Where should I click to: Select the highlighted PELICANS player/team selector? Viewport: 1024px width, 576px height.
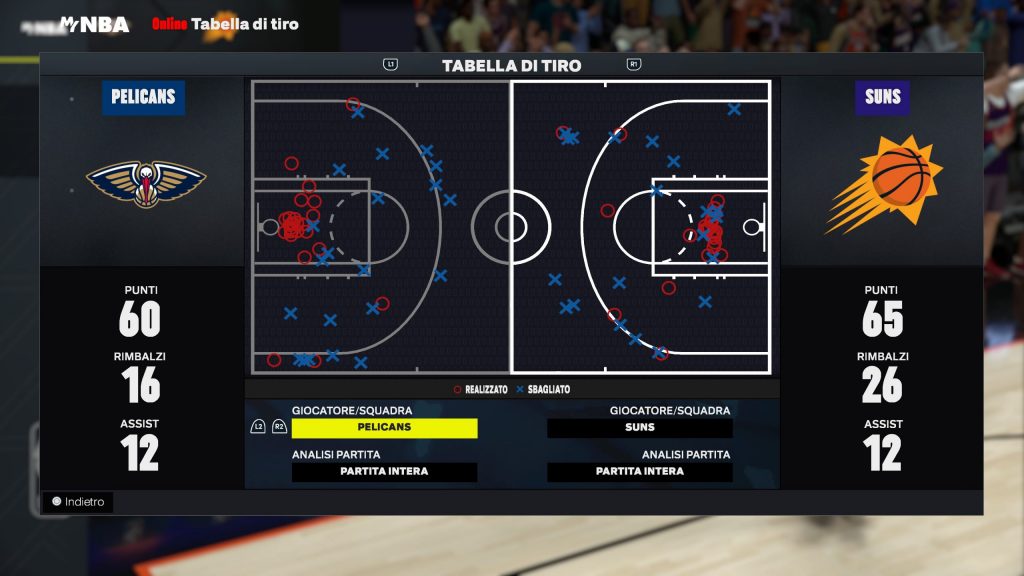pos(384,428)
